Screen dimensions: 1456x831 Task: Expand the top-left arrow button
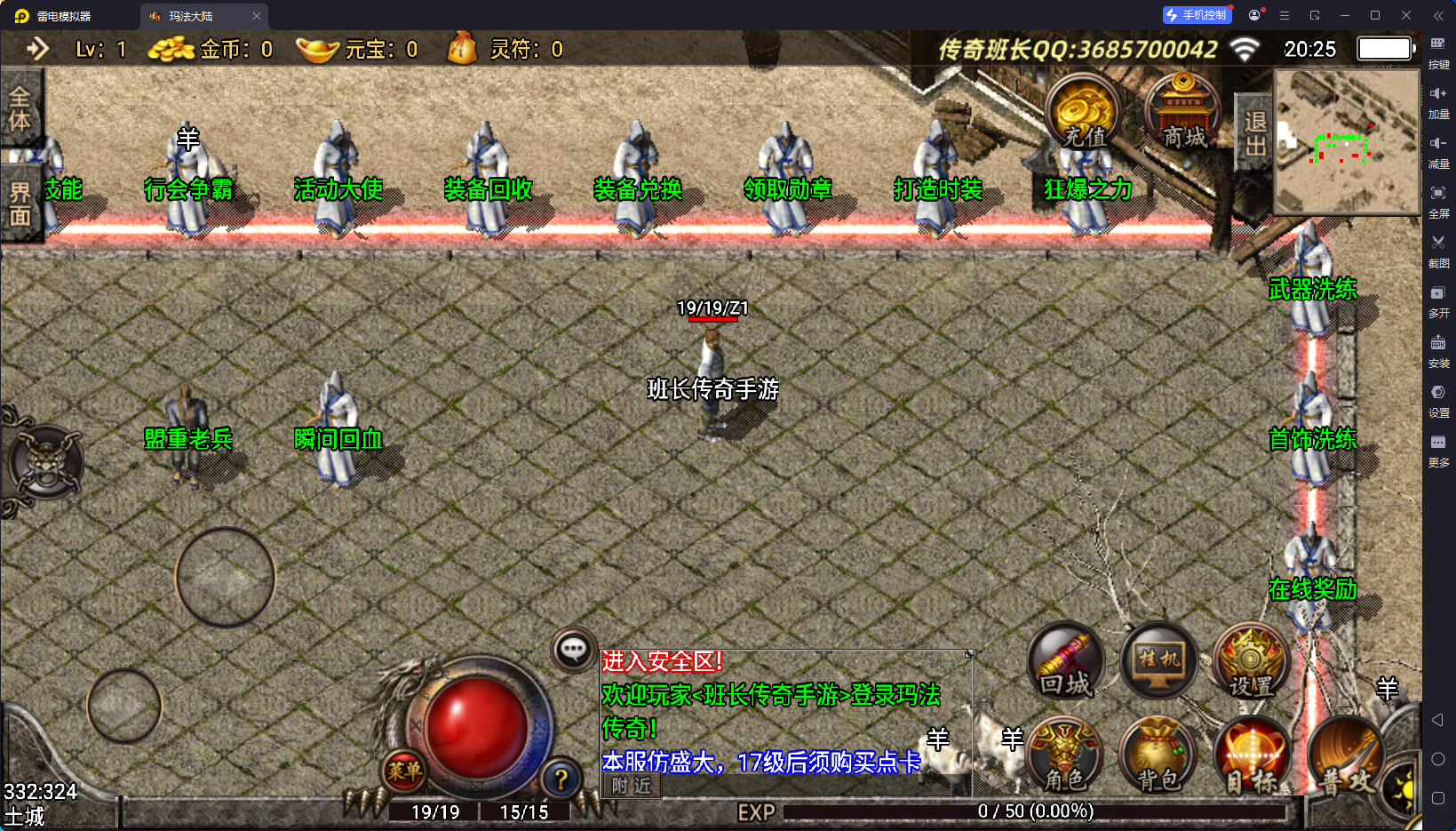(37, 49)
